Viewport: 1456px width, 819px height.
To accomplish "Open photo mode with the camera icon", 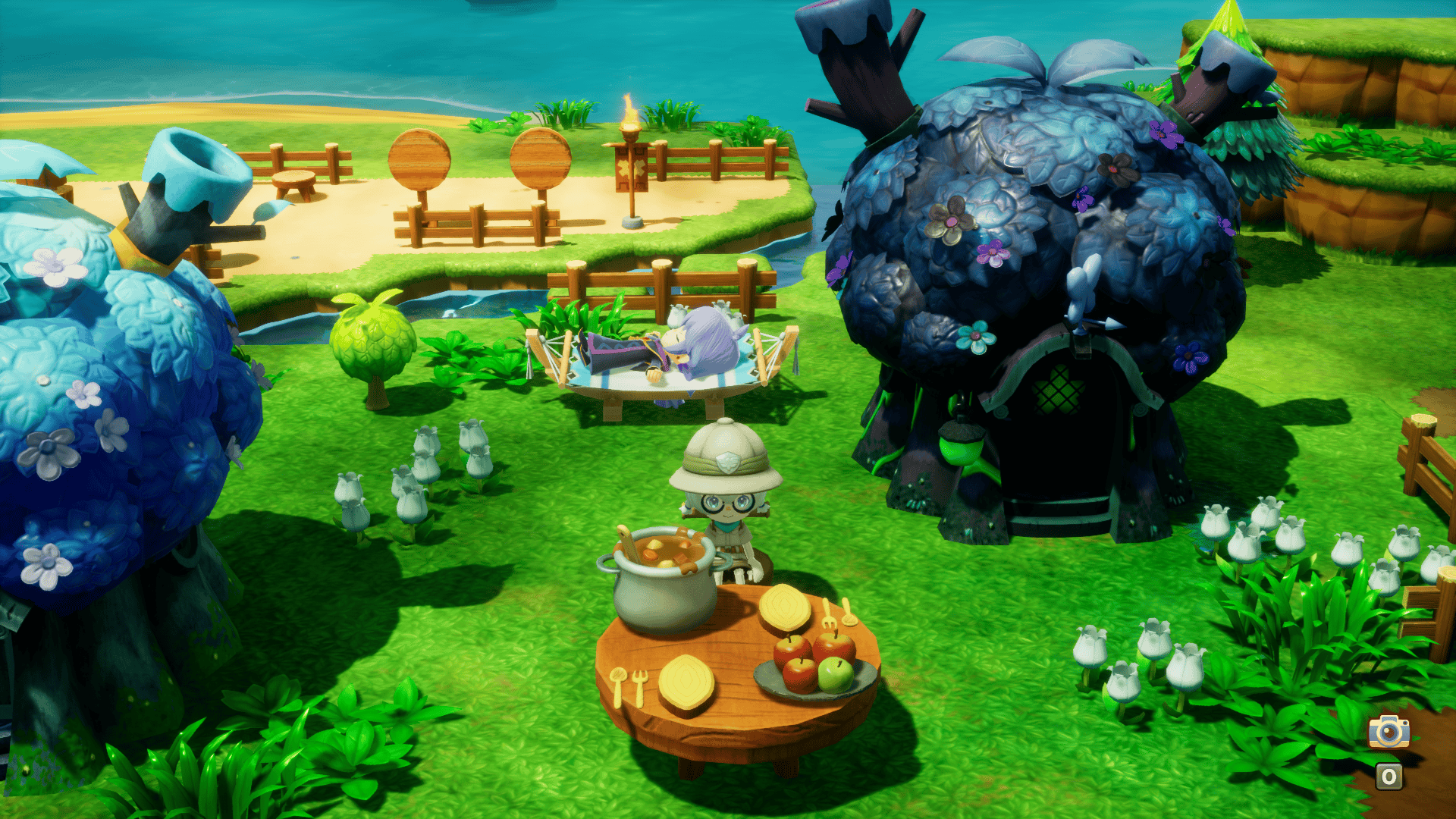I will click(x=1389, y=732).
